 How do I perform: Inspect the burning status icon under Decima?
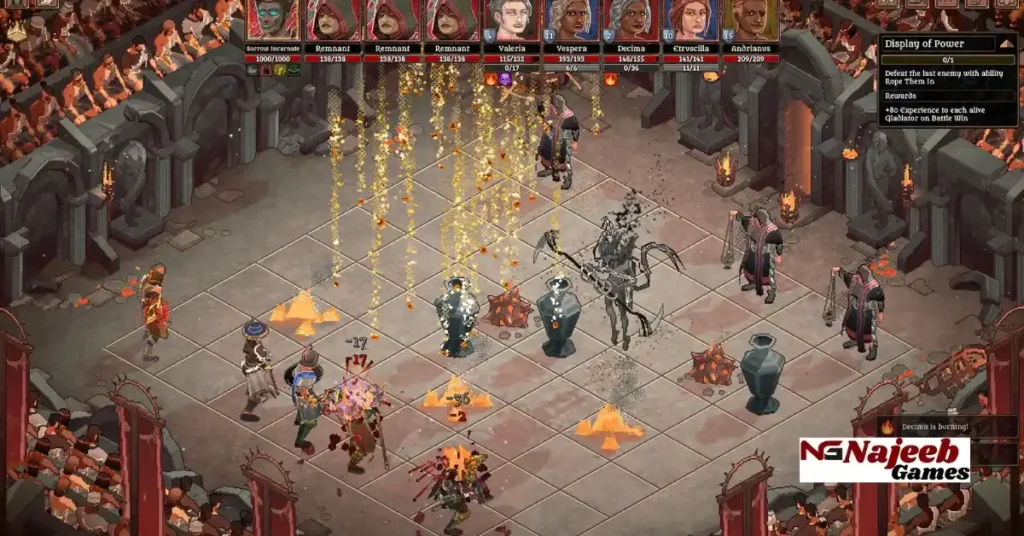611,79
